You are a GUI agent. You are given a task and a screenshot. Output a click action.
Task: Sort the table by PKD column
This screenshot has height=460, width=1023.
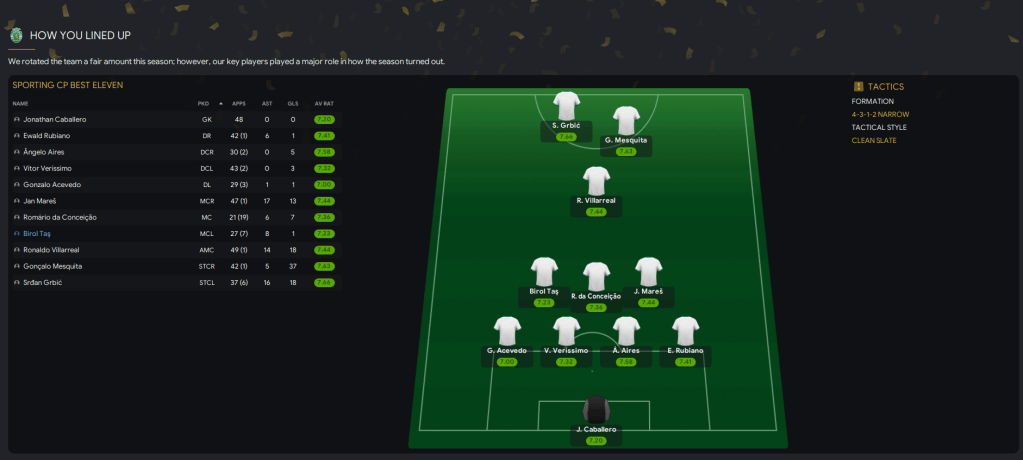(x=203, y=103)
